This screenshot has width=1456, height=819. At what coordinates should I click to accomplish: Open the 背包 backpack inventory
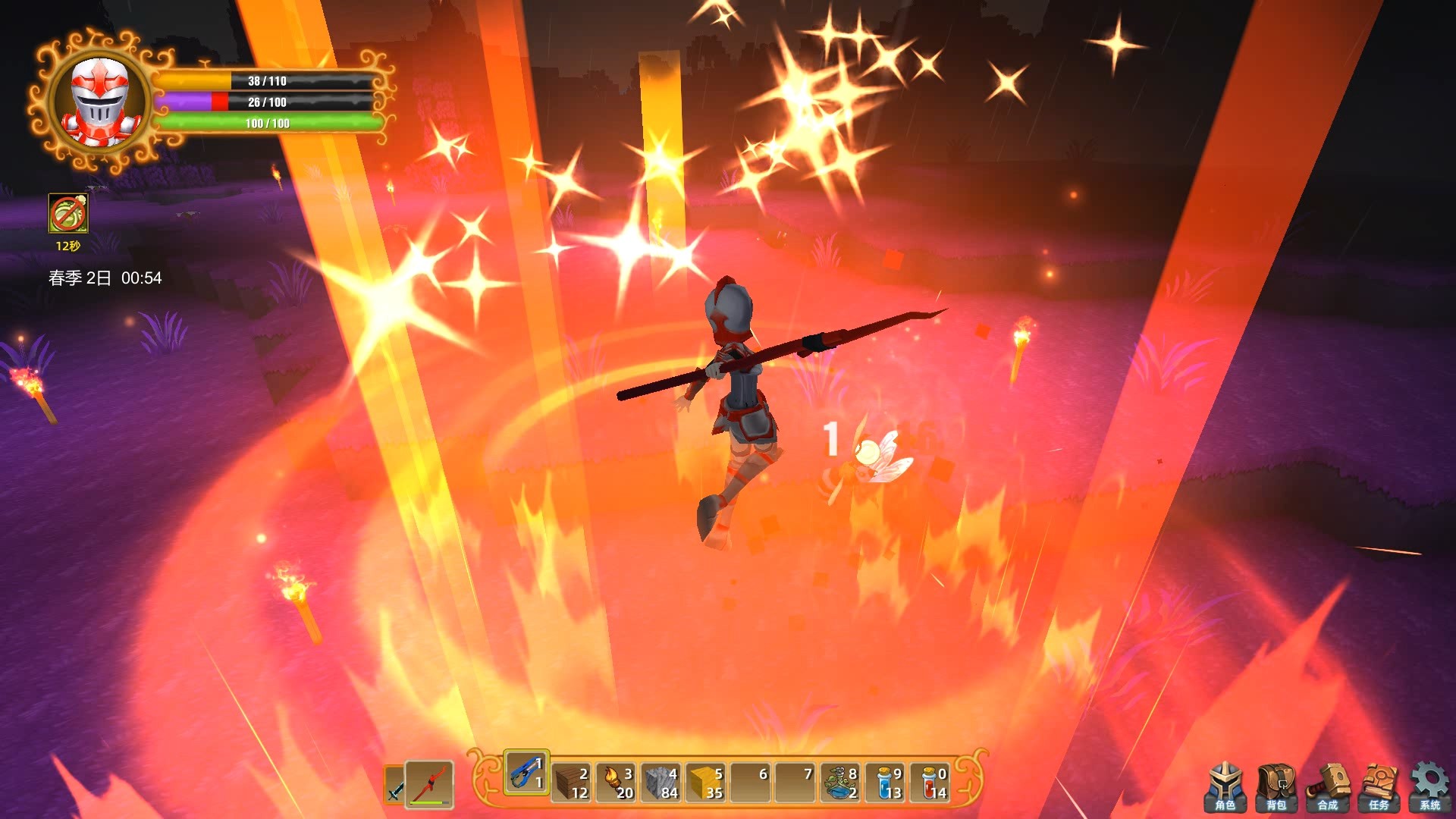[x=1276, y=783]
